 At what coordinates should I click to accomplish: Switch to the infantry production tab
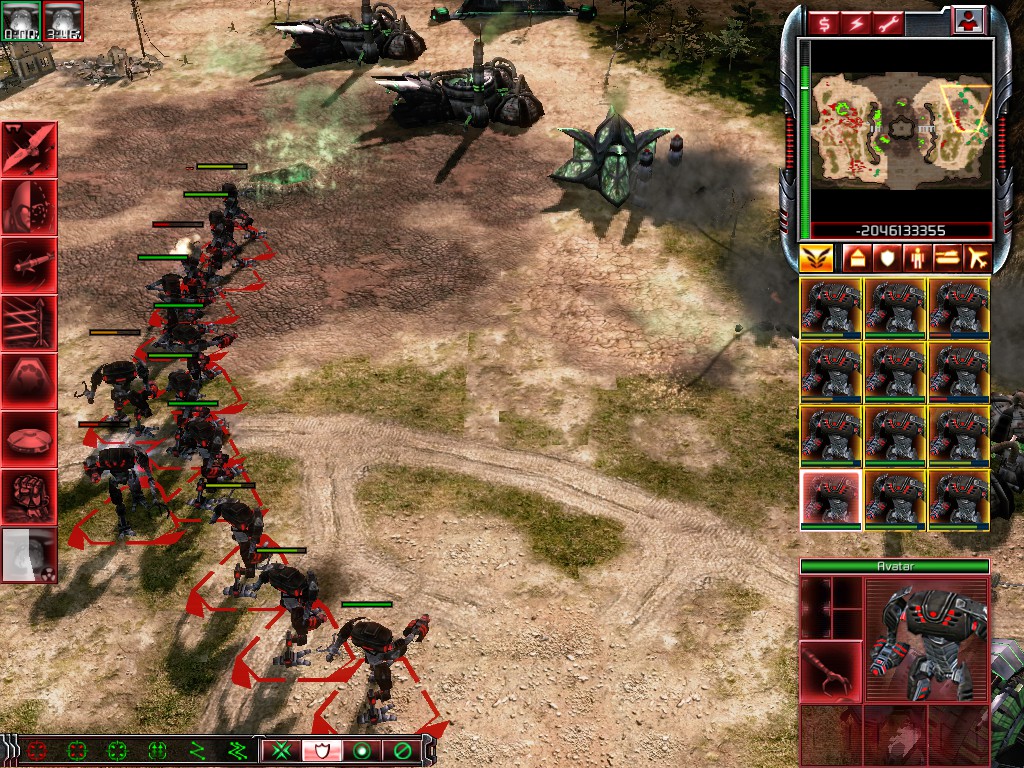tap(916, 258)
